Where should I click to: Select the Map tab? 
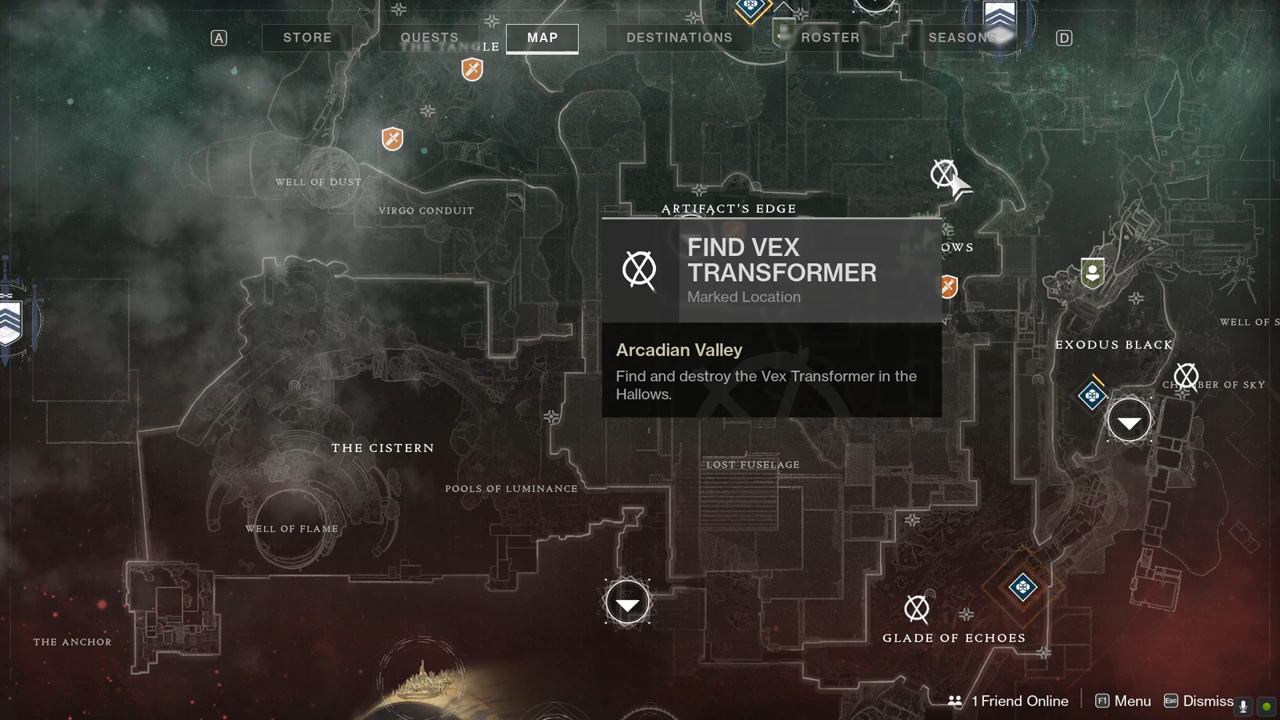tap(542, 38)
